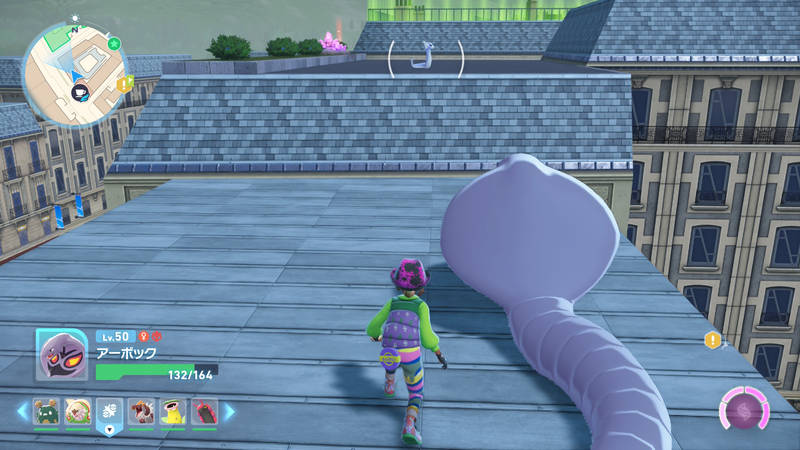Screen dimensions: 800x450
Task: Select Arbok's active Pokémon portrait
Action: pos(61,354)
